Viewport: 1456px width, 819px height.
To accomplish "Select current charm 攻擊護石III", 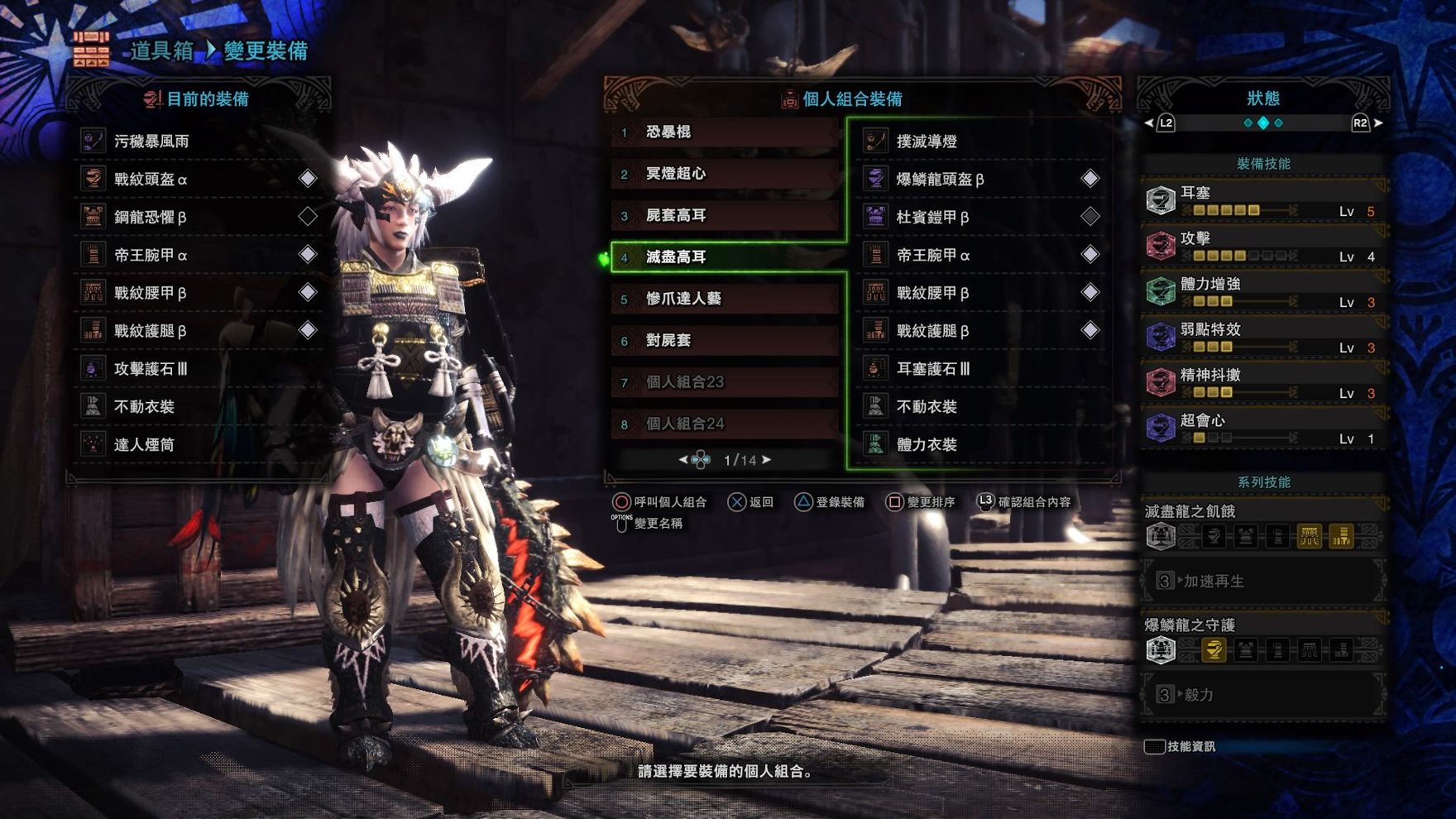I will pos(199,369).
